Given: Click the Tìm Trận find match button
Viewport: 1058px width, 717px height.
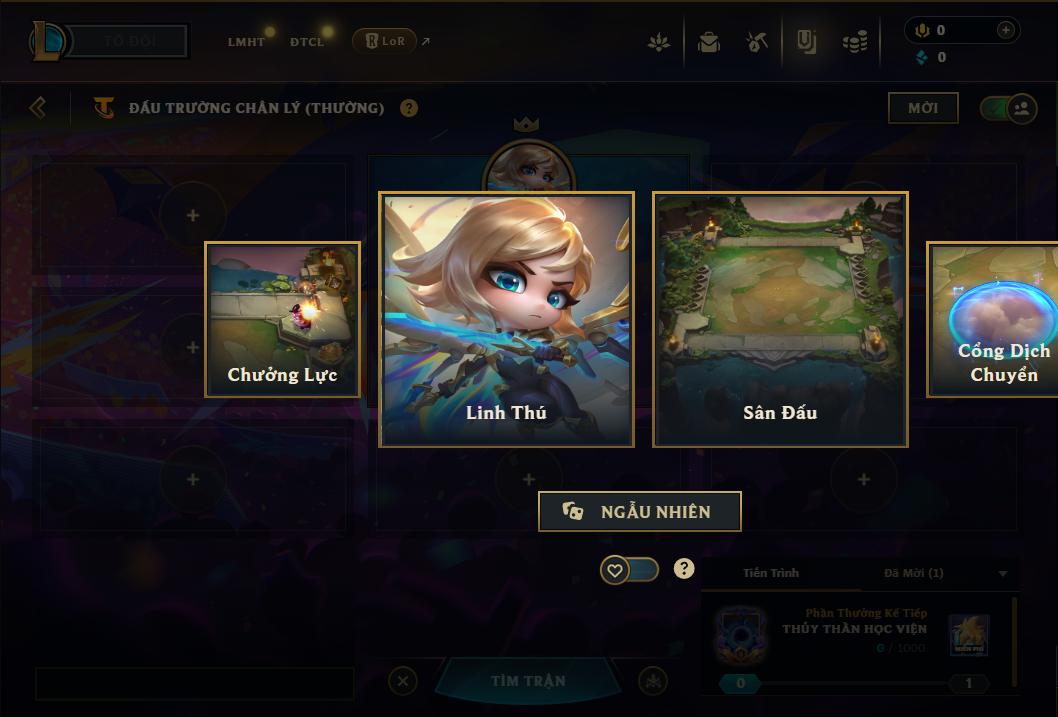Looking at the screenshot, I should point(528,681).
